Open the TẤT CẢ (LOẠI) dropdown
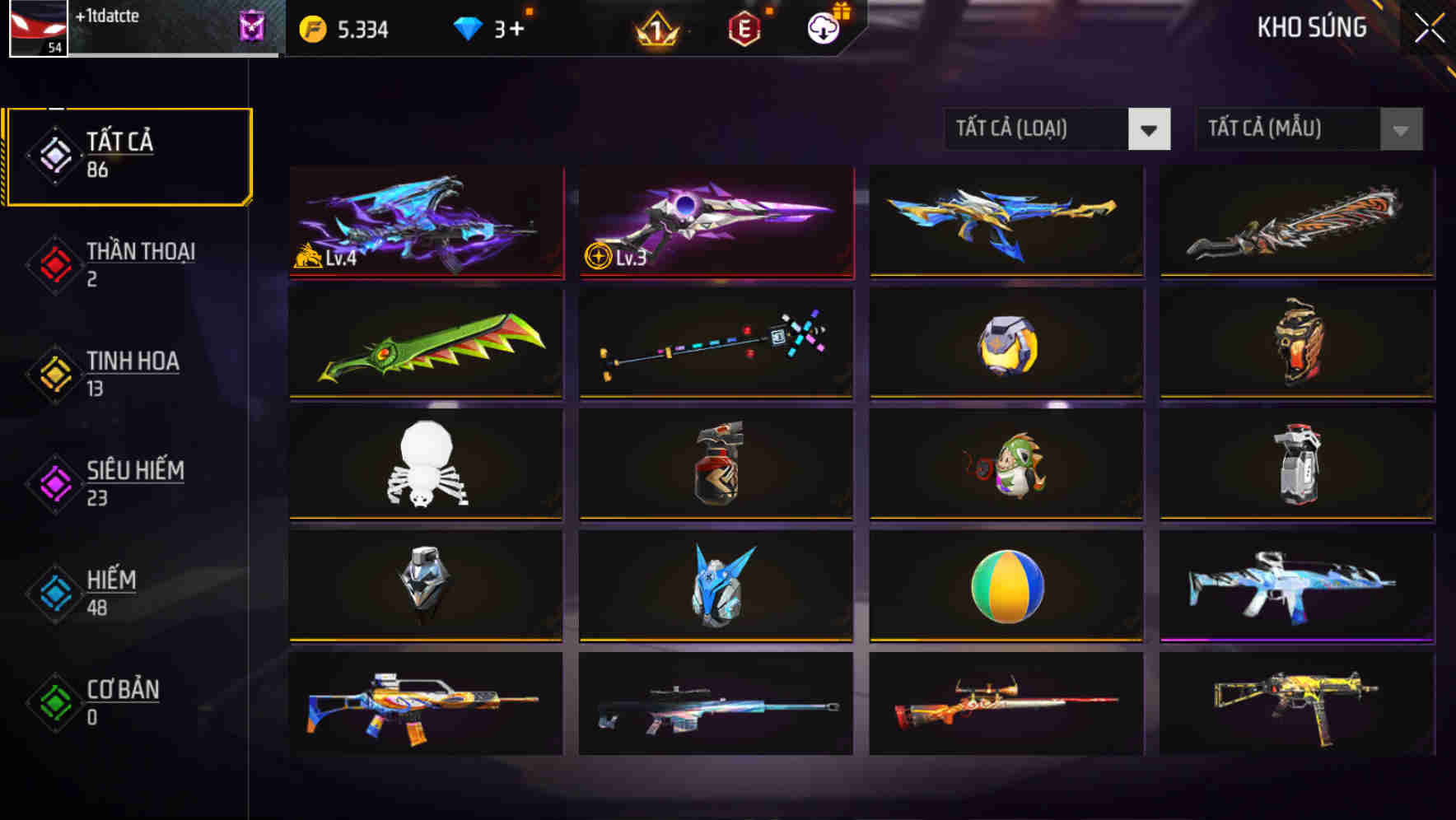 click(1057, 129)
